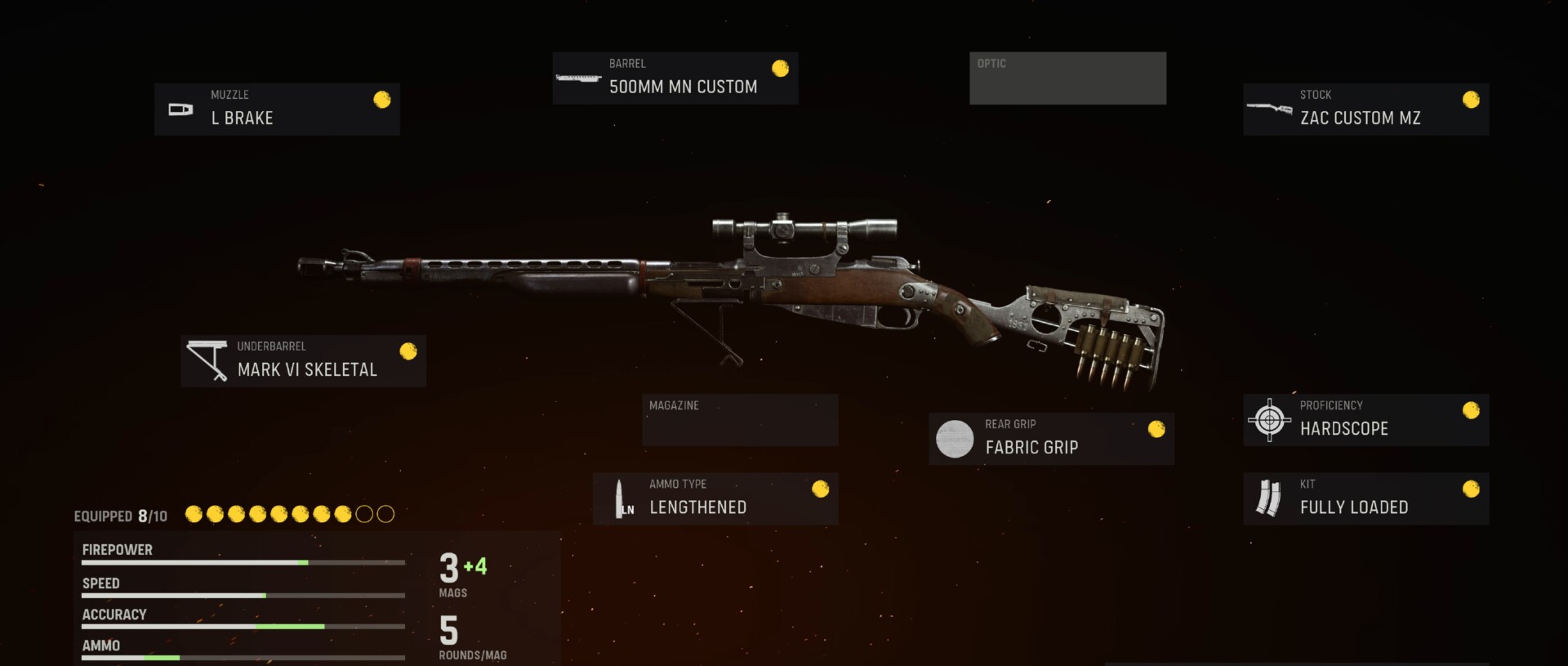
Task: Toggle the gold coin on the Hardscope proficiency
Action: (x=1472, y=410)
